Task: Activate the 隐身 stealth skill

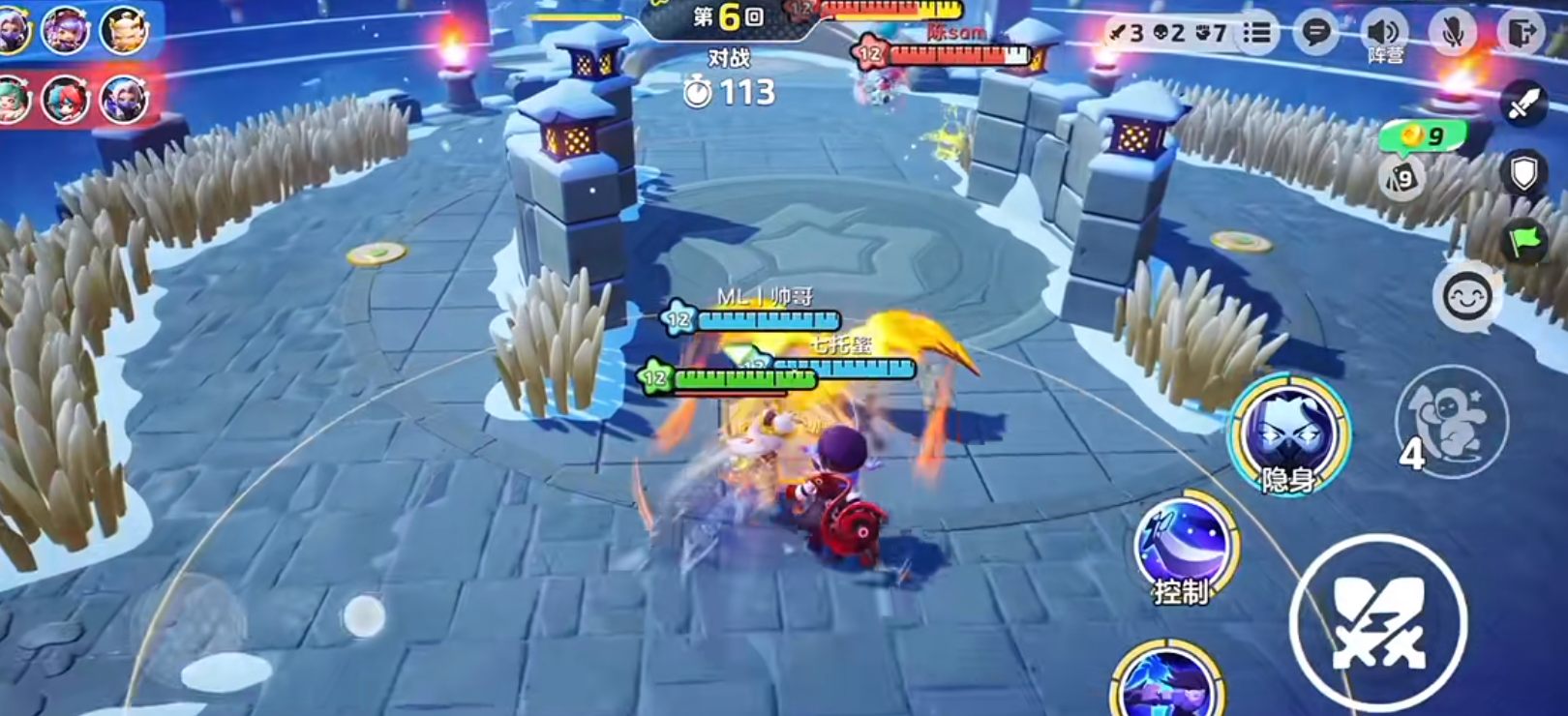Action: [1288, 433]
